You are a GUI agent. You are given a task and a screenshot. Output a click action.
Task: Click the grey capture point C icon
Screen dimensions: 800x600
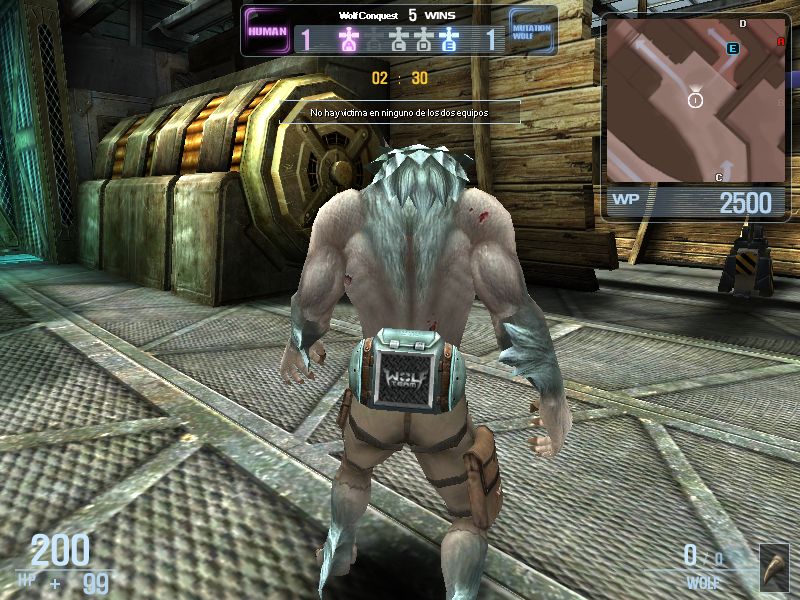tap(398, 41)
